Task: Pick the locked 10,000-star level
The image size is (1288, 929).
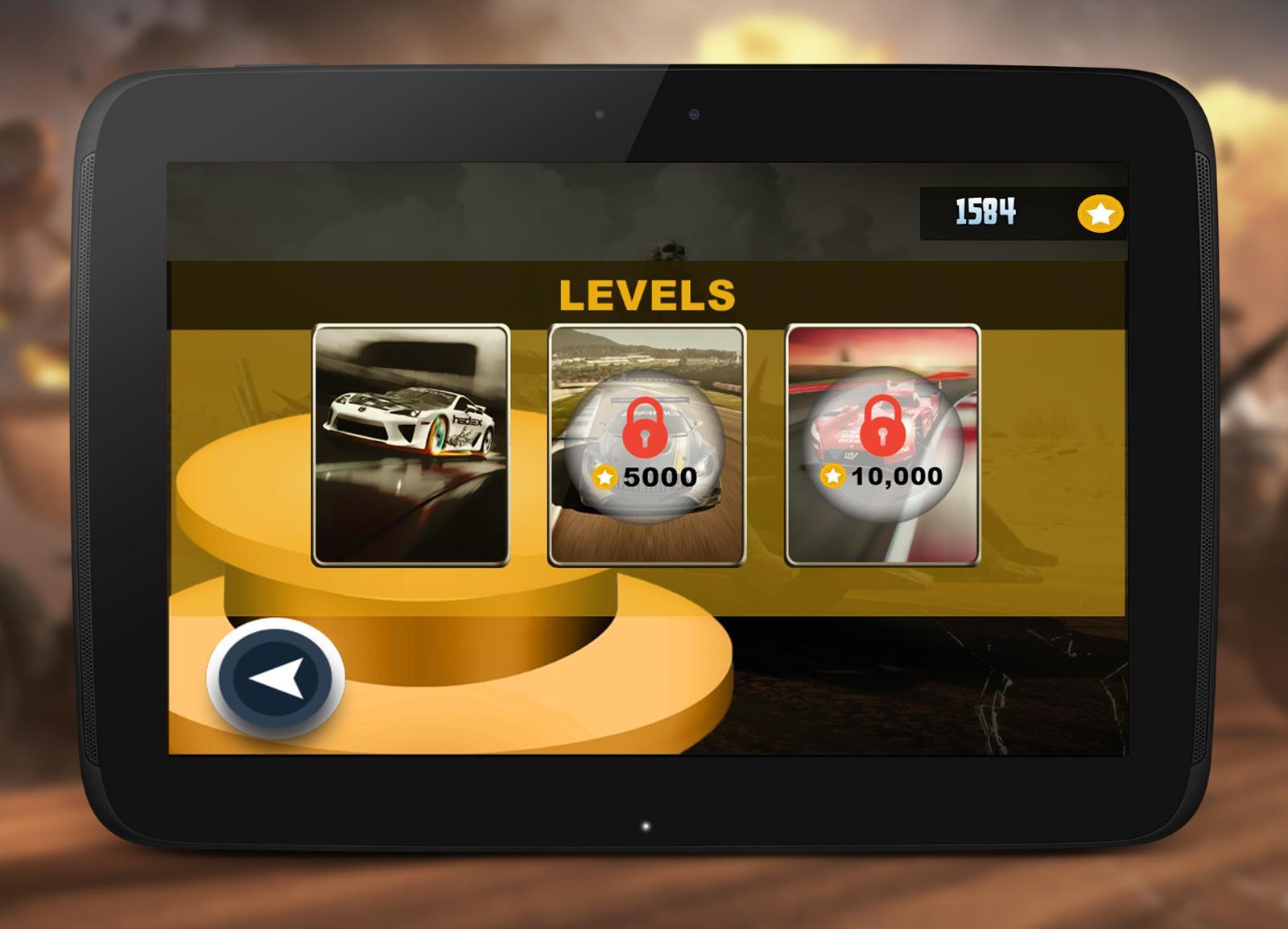Action: [x=882, y=445]
